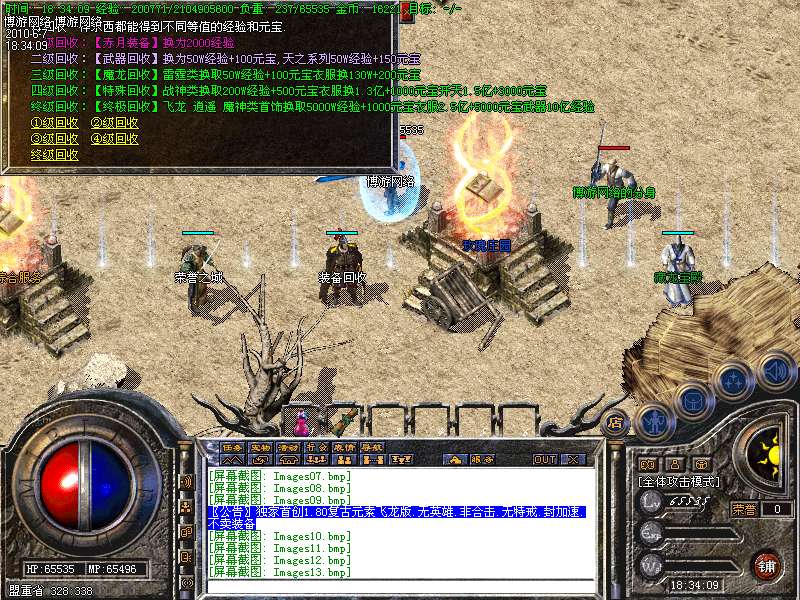Select the ③级回收 recycle option

click(54, 139)
